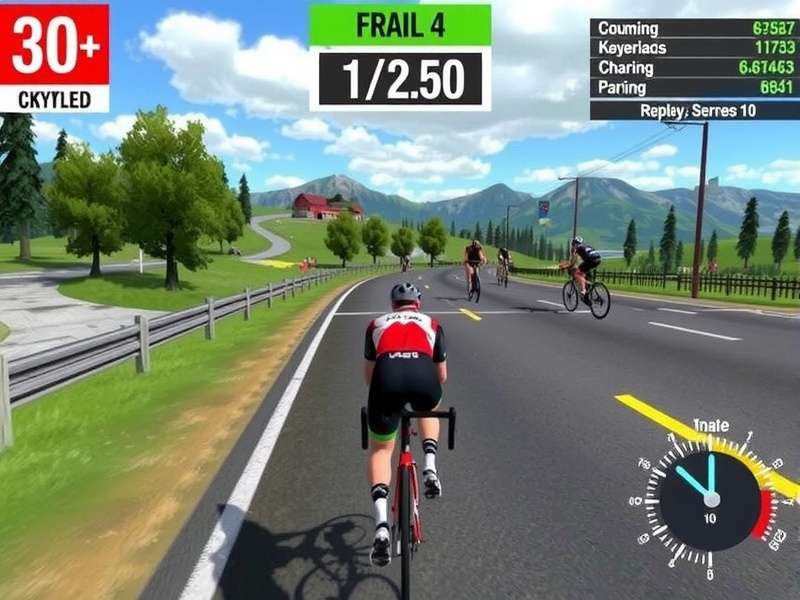Select the Paning leaderboard row

[694, 87]
